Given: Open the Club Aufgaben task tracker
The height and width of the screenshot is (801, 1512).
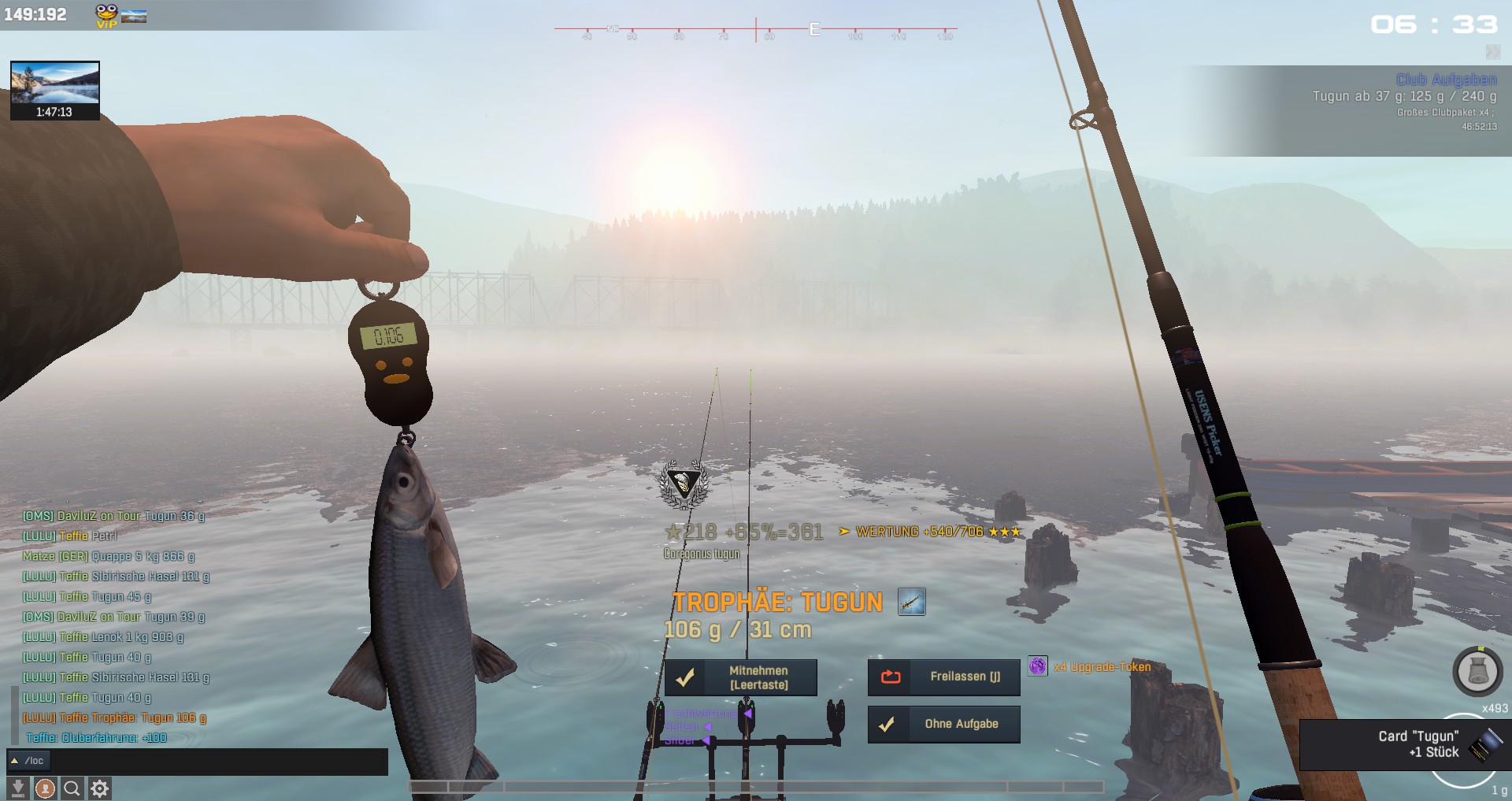Looking at the screenshot, I should tap(1446, 80).
